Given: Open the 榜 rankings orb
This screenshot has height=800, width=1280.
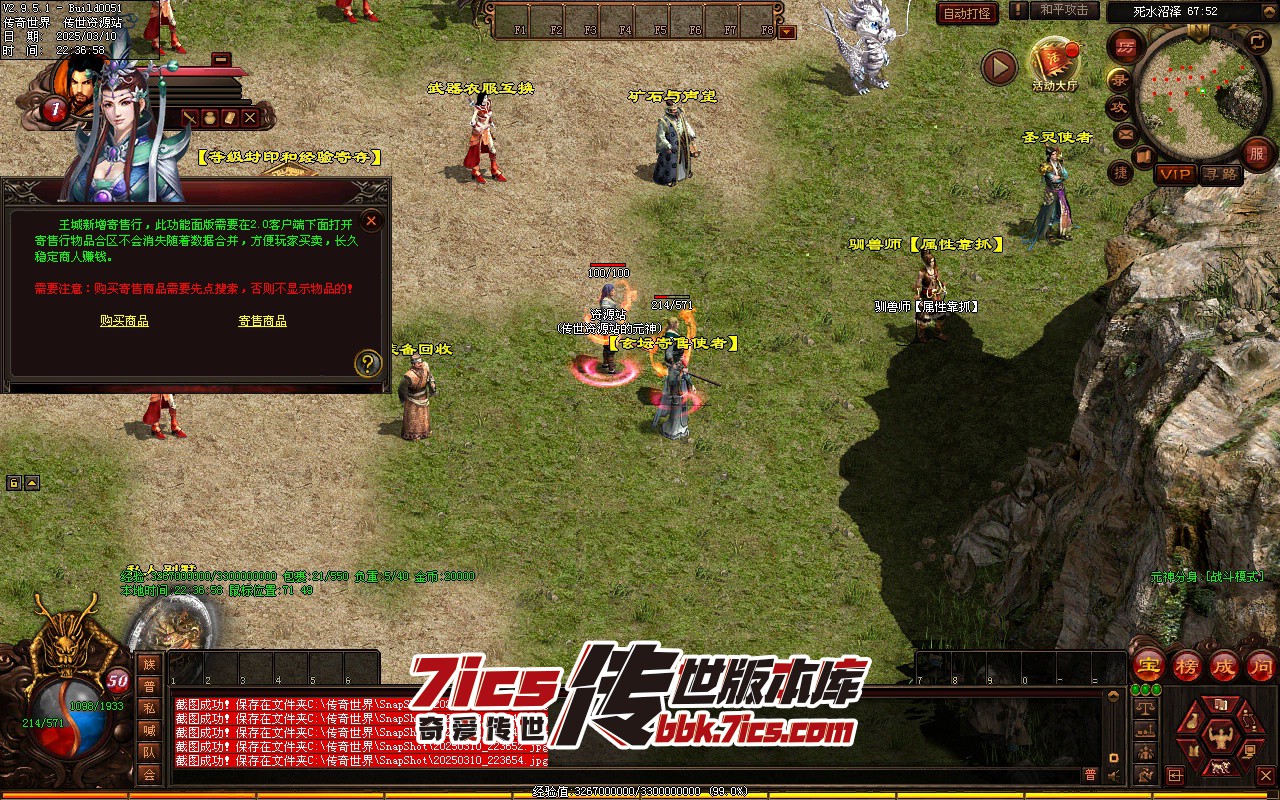Looking at the screenshot, I should coord(1187,664).
